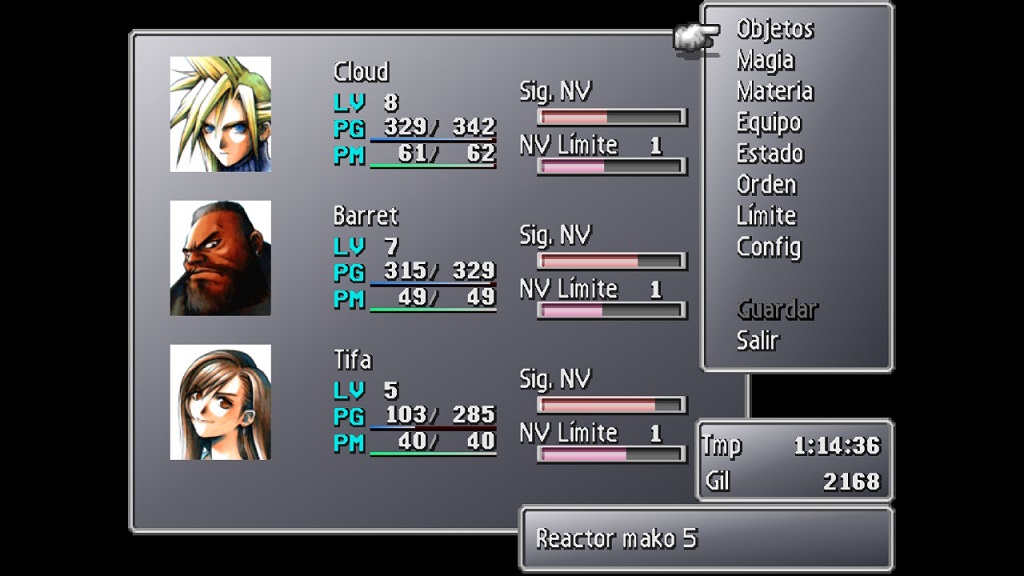Choose Barret's portrait

tap(220, 258)
